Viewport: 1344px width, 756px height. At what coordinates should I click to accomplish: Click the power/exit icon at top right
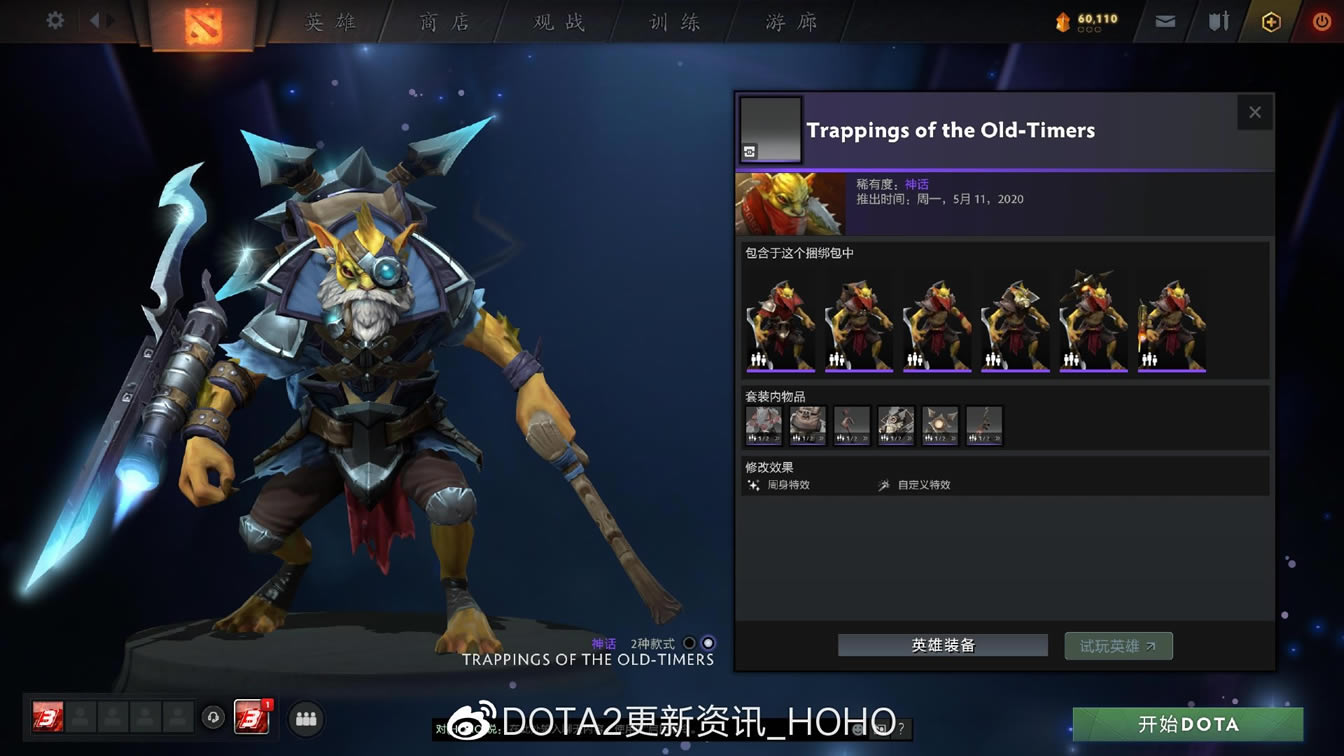tap(1322, 19)
